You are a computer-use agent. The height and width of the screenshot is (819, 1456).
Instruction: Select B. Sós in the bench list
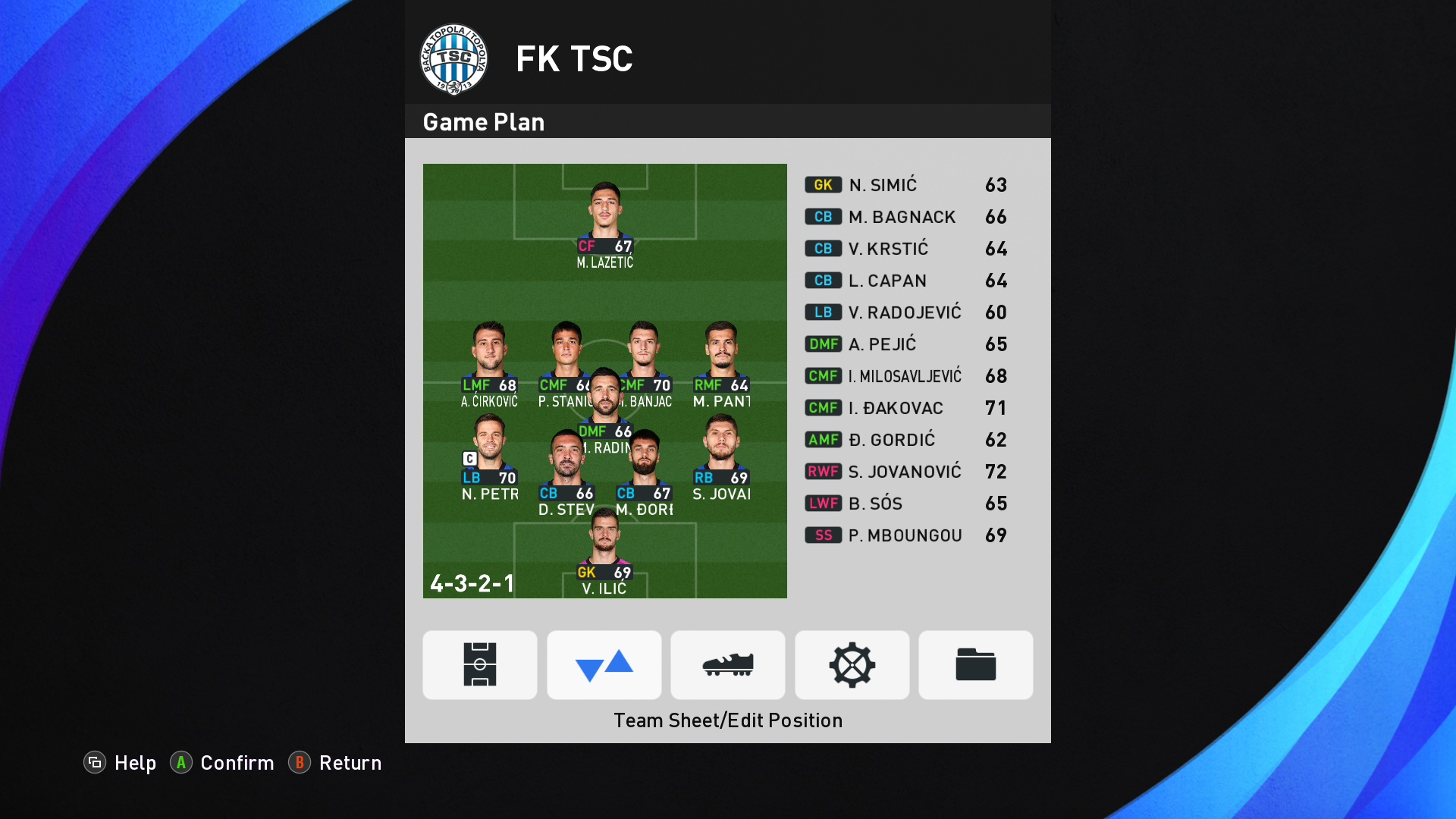[906, 504]
